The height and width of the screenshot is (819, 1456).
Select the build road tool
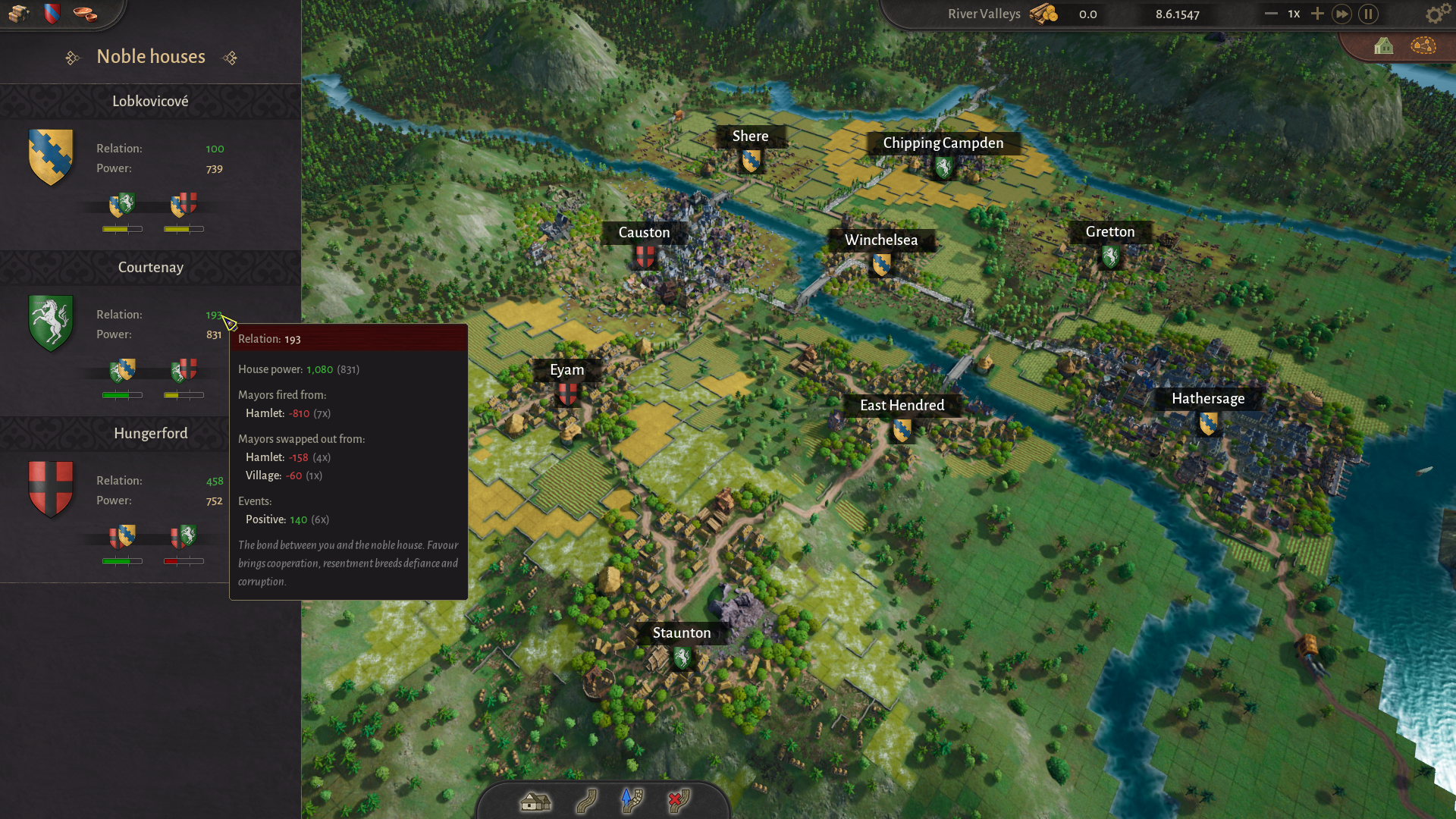(x=586, y=801)
